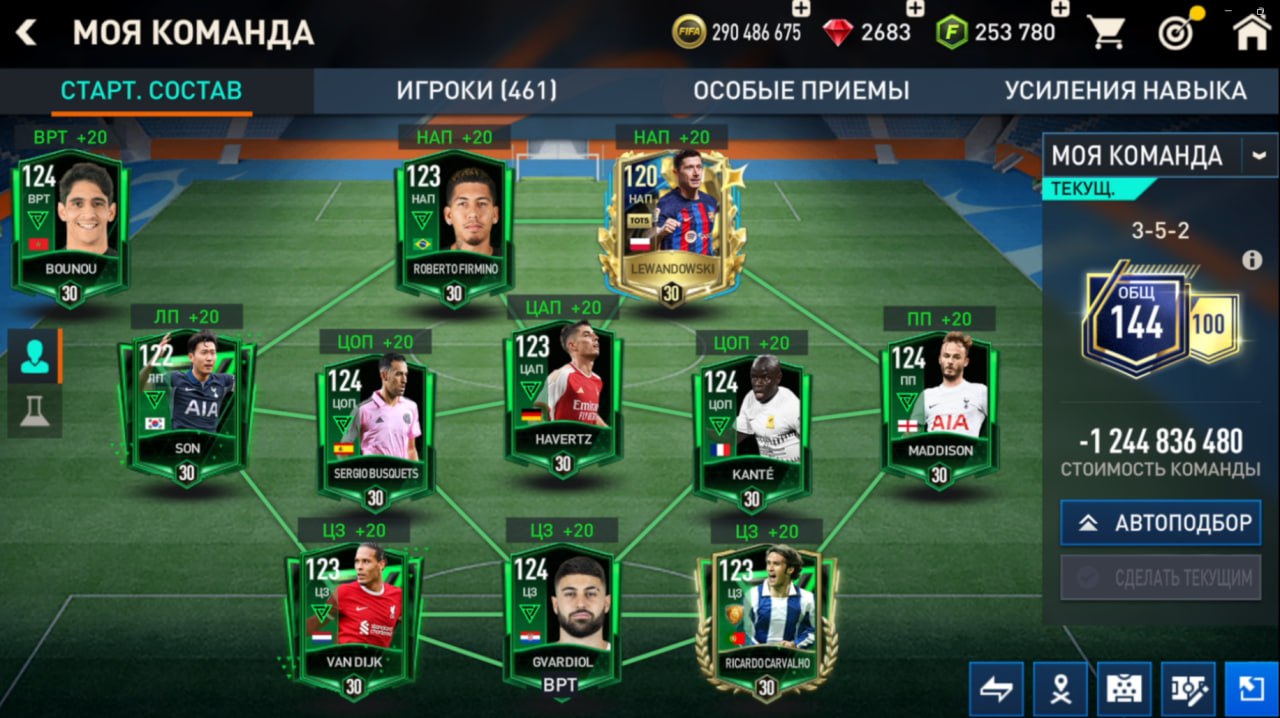Screen dimensions: 1280x718
Task: Switch to the ИГРОКИ (461) tab
Action: [x=476, y=91]
